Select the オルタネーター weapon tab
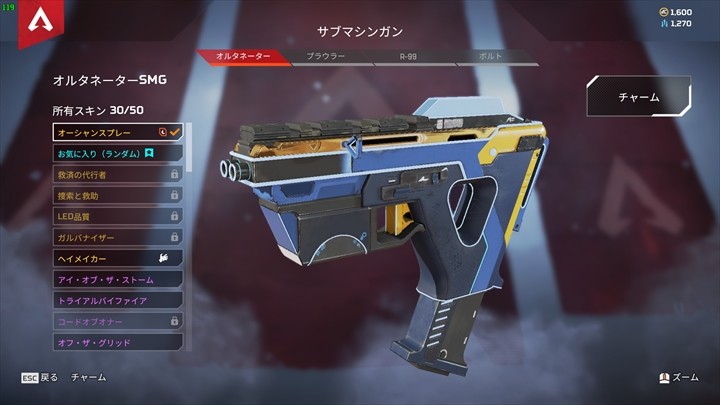Viewport: 720px width, 405px height. pyautogui.click(x=243, y=57)
